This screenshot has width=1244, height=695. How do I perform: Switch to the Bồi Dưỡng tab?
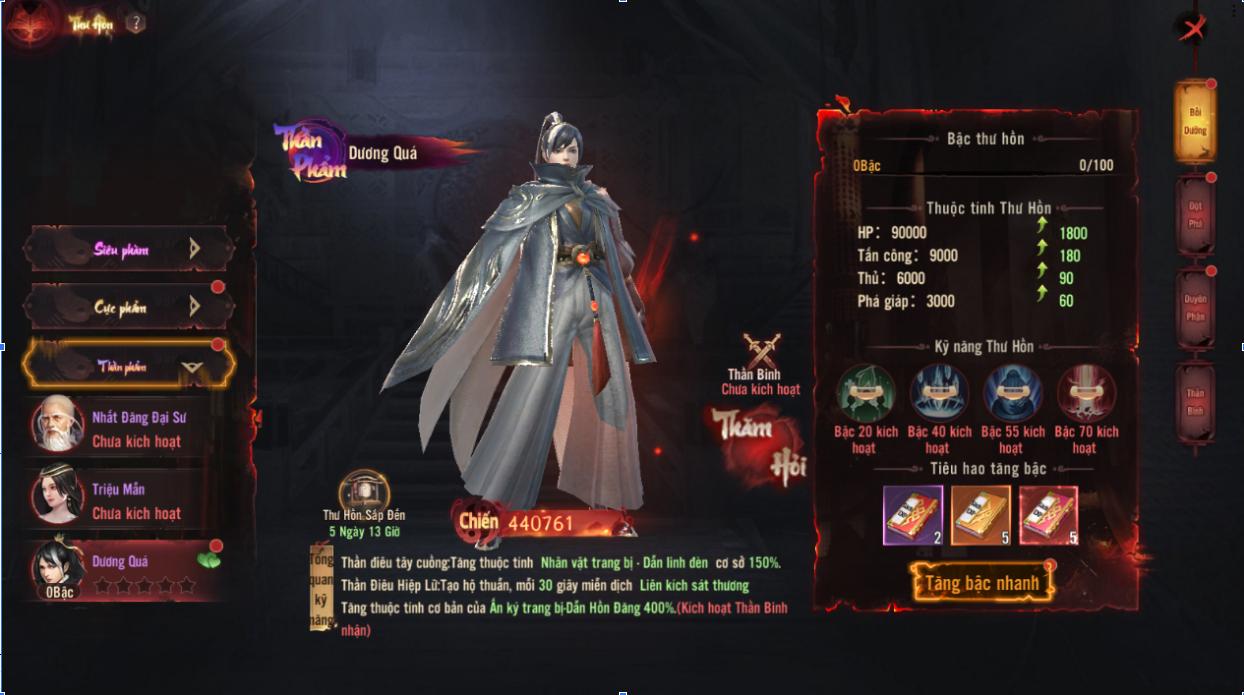1195,121
